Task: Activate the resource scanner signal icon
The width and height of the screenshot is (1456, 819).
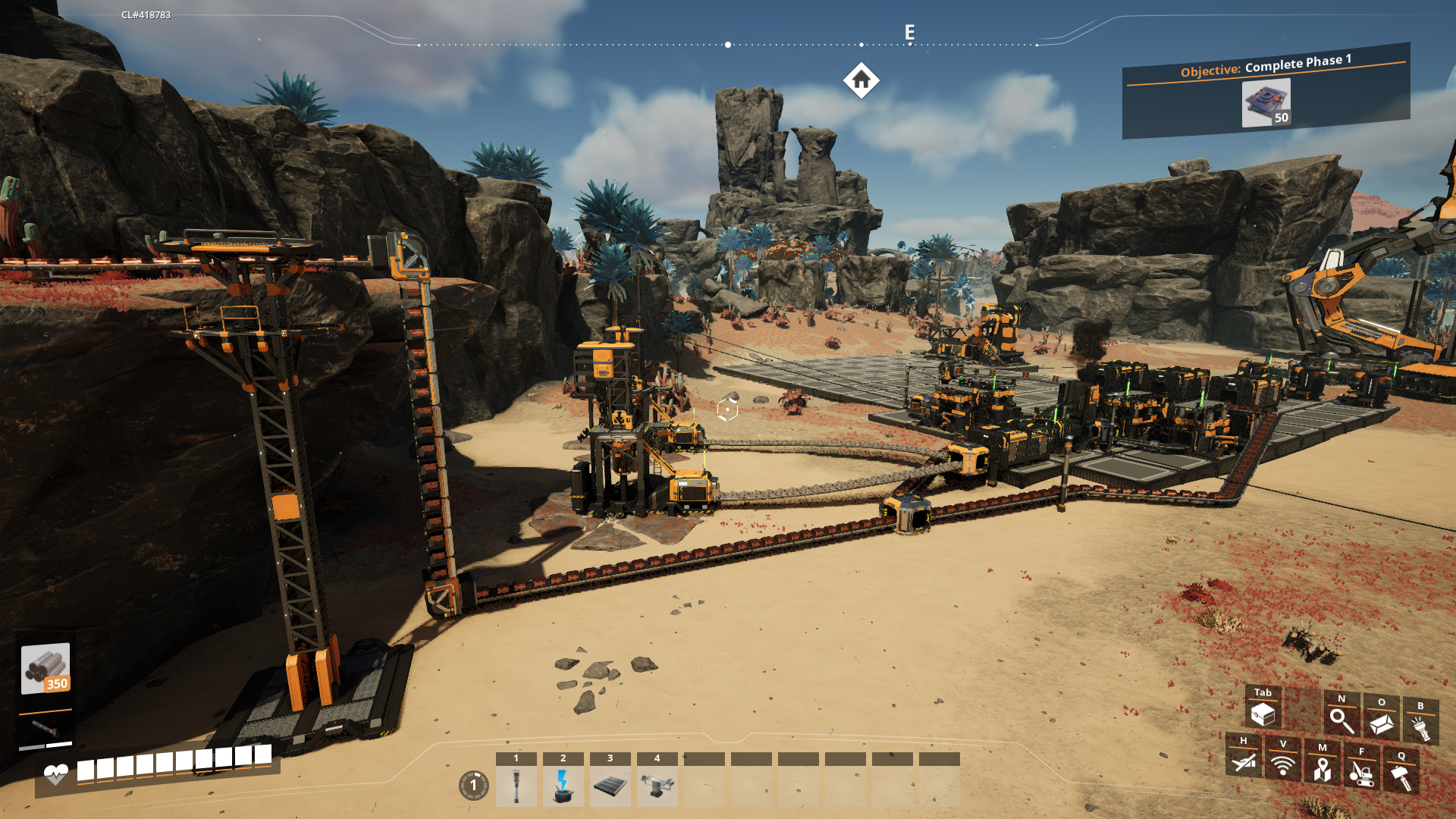Action: pyautogui.click(x=1283, y=766)
